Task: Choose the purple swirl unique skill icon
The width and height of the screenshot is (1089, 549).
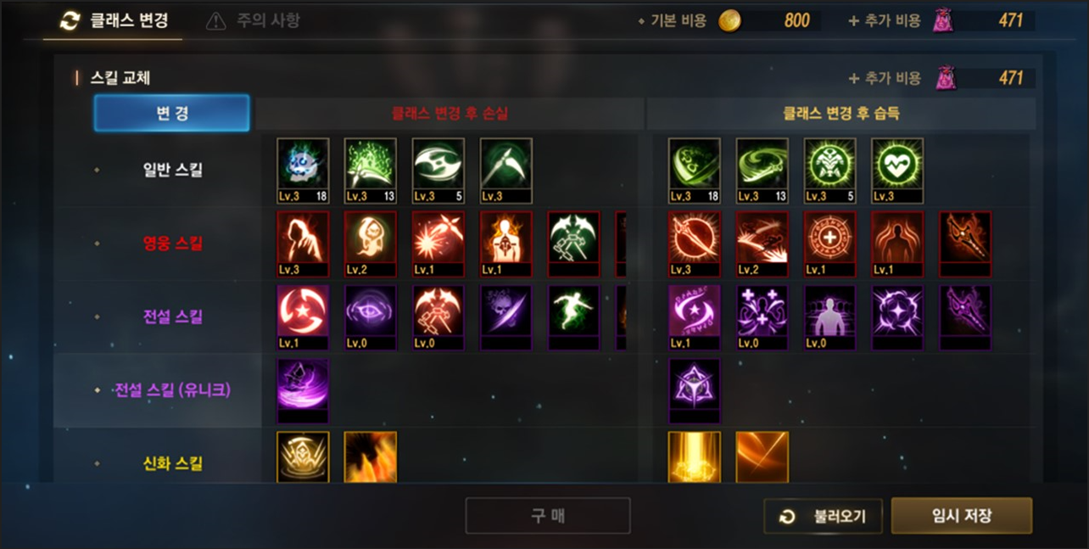Action: (x=302, y=385)
